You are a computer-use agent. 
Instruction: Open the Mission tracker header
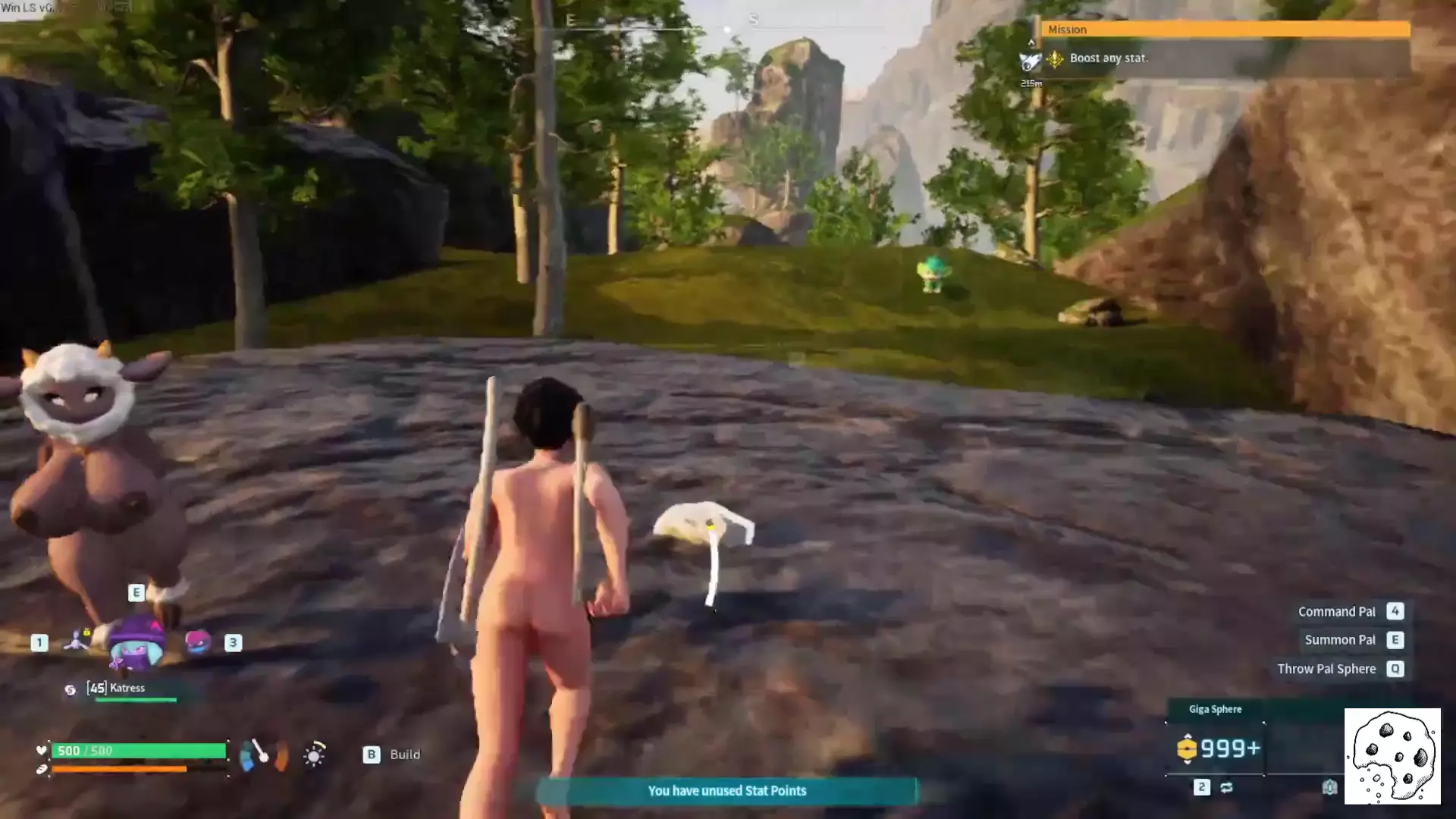[1224, 30]
